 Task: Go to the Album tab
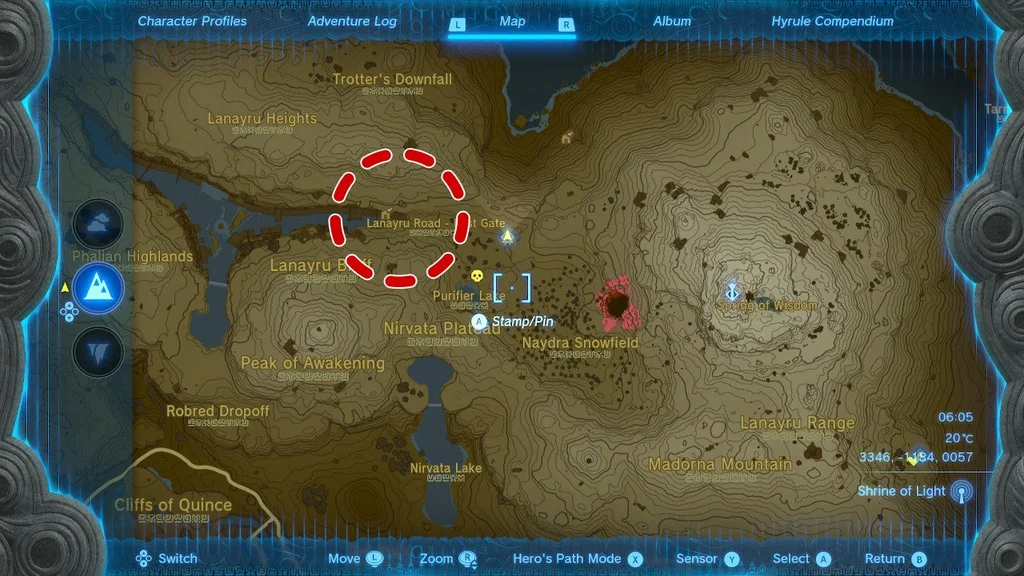click(x=672, y=21)
